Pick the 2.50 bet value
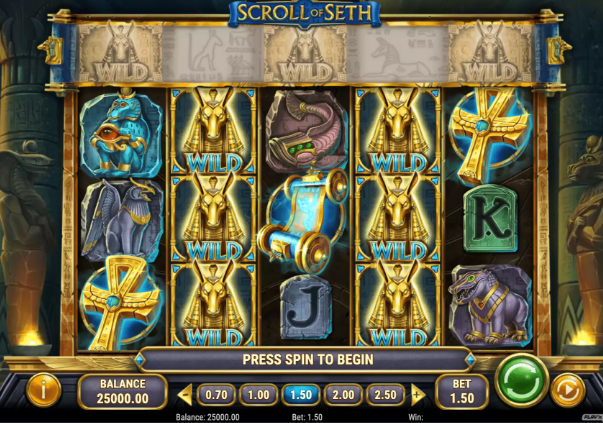 point(386,395)
